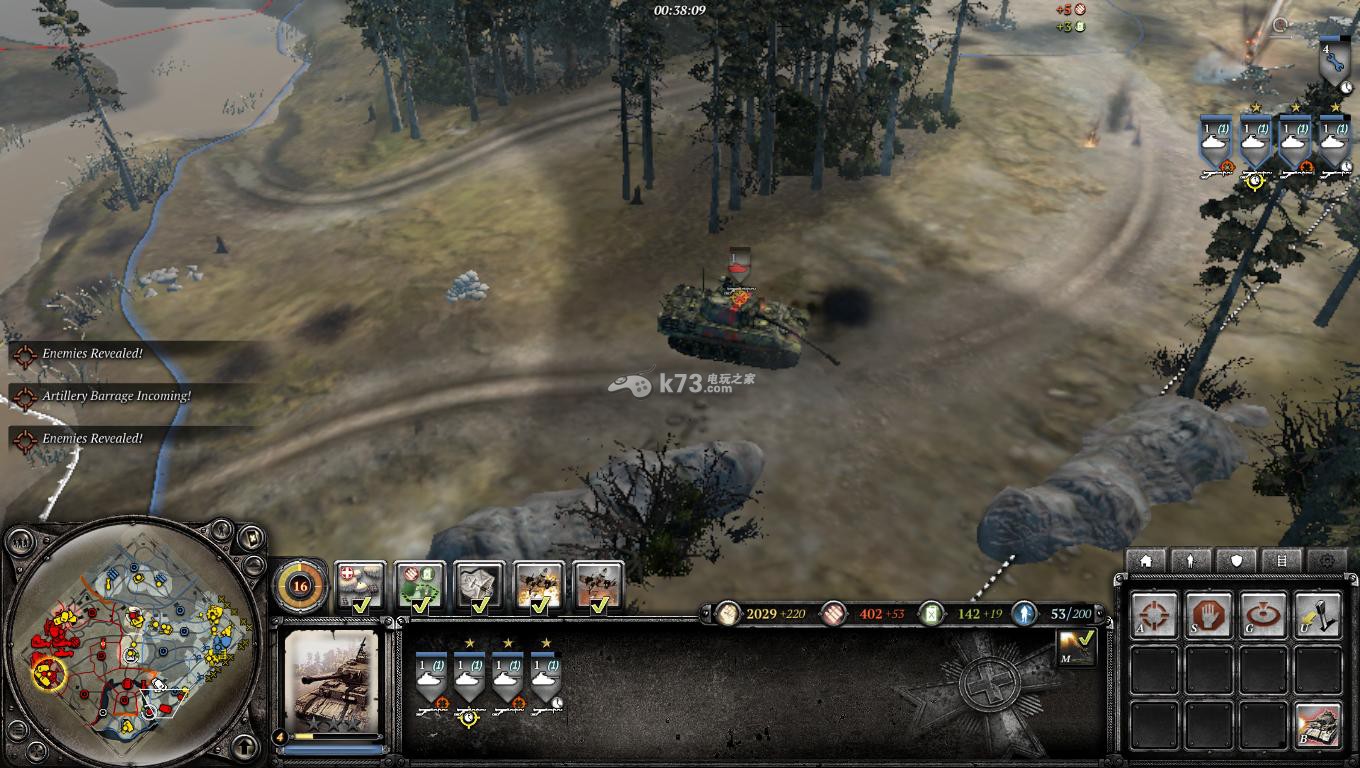
Task: Toggle the ability marked M with checkmark
Action: tap(1076, 647)
